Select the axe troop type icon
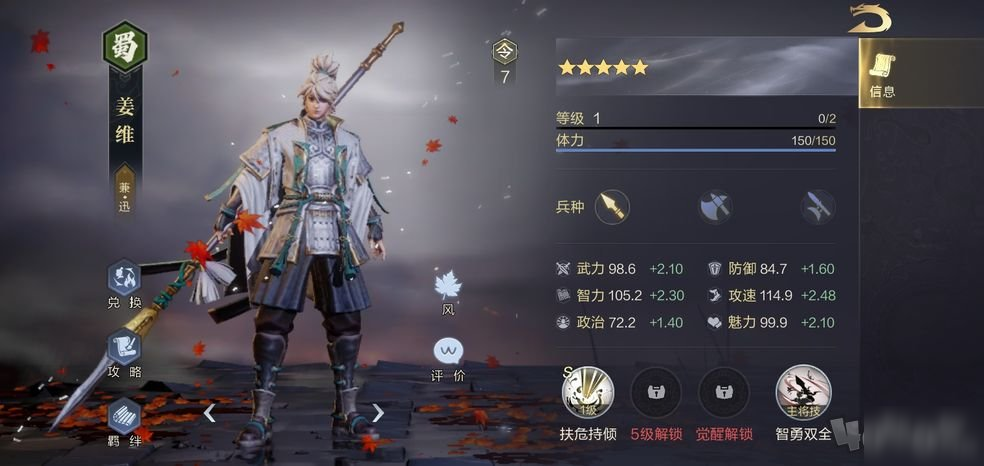 coord(715,207)
